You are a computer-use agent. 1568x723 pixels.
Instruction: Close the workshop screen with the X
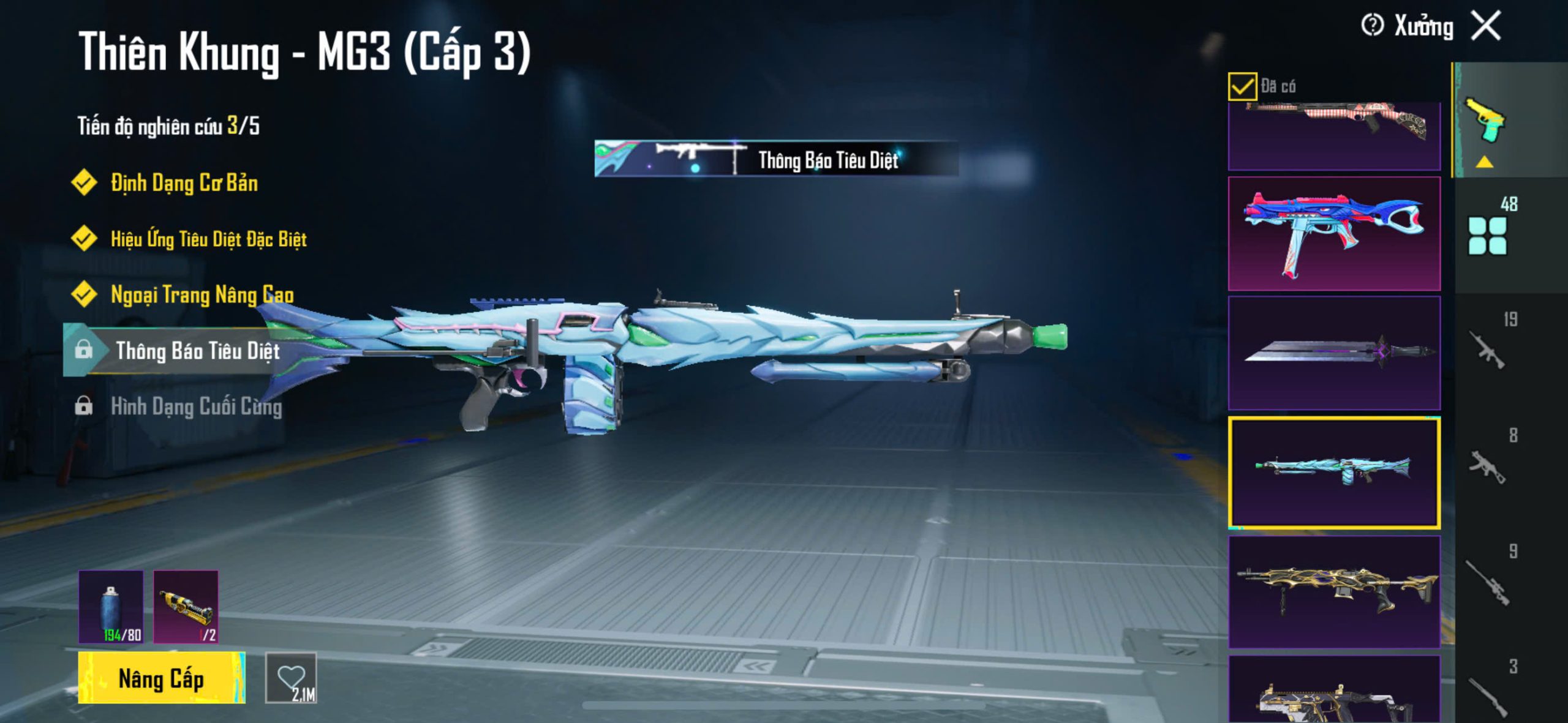1487,26
